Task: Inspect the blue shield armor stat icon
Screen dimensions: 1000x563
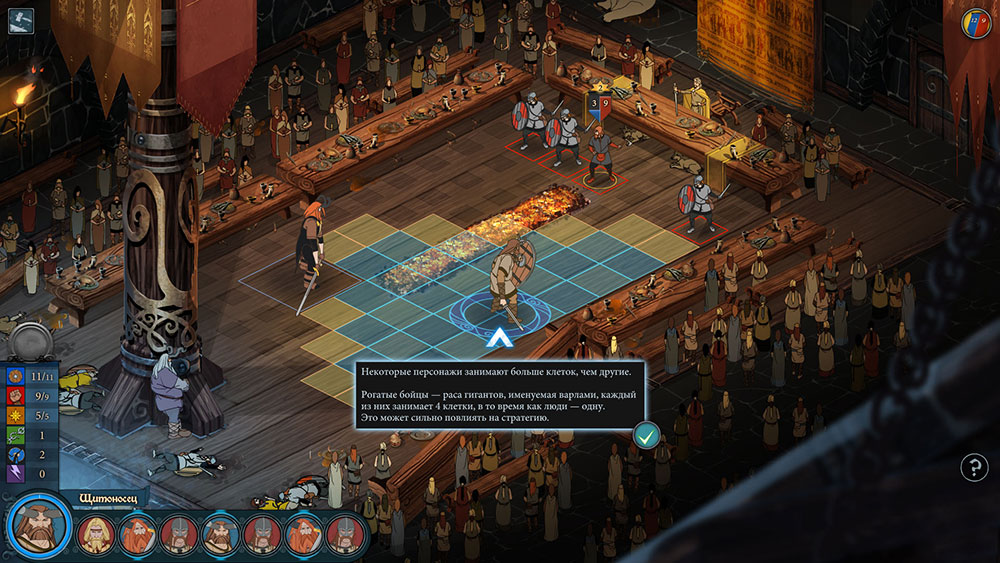Action: [x=16, y=378]
